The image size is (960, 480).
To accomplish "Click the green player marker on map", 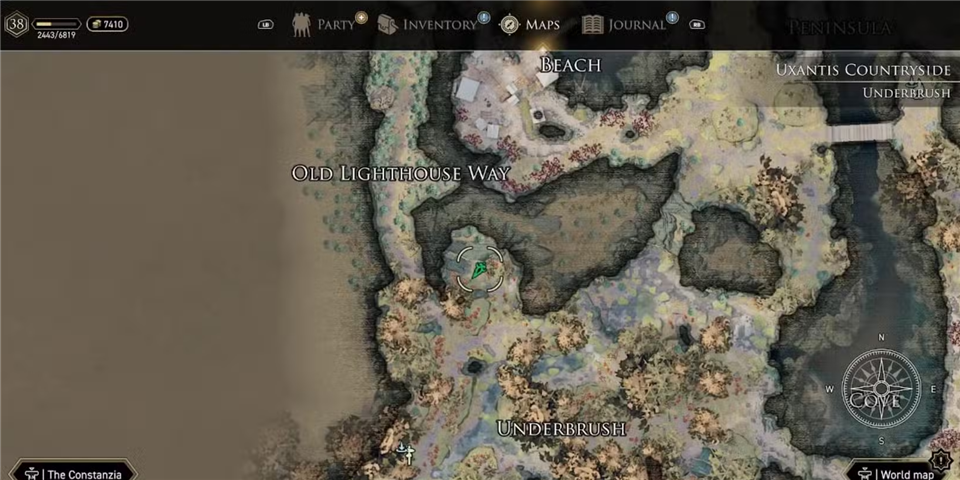I will [x=480, y=269].
